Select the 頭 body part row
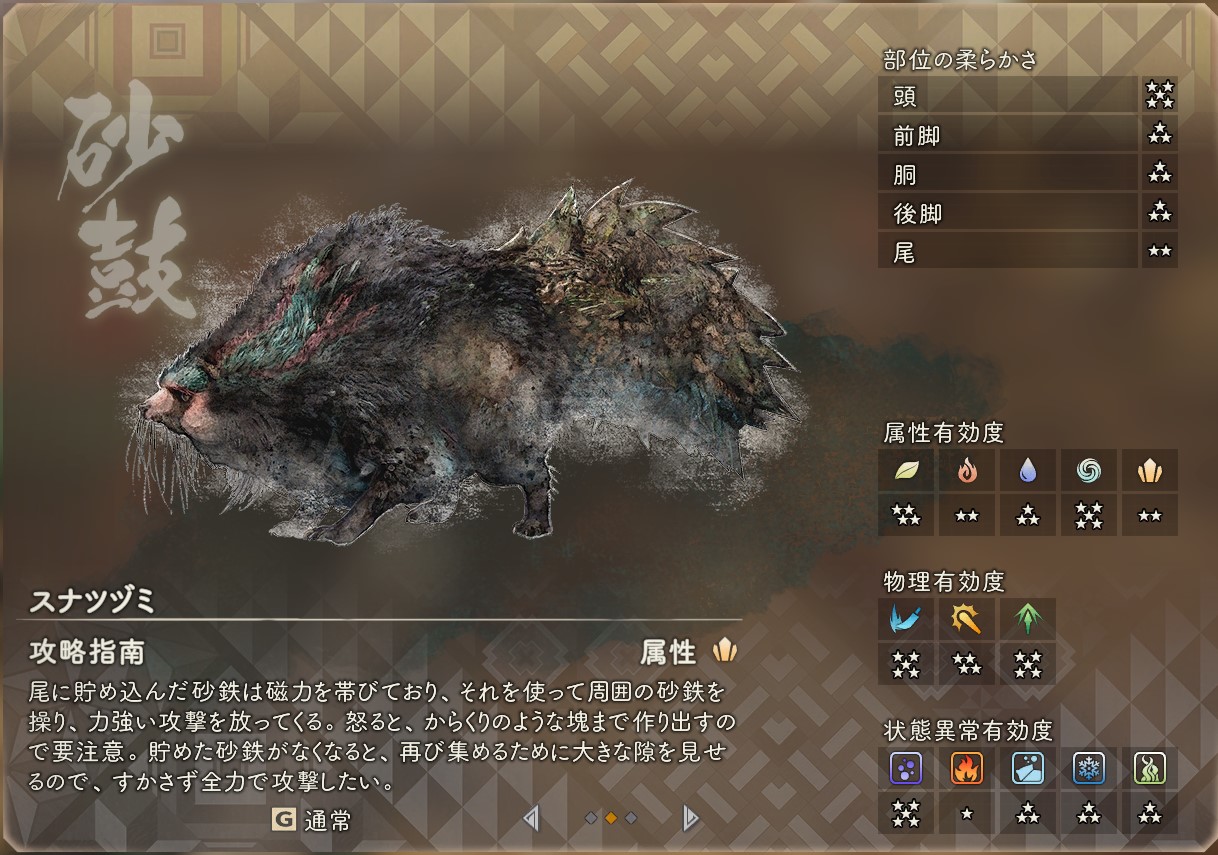 pyautogui.click(x=1008, y=96)
